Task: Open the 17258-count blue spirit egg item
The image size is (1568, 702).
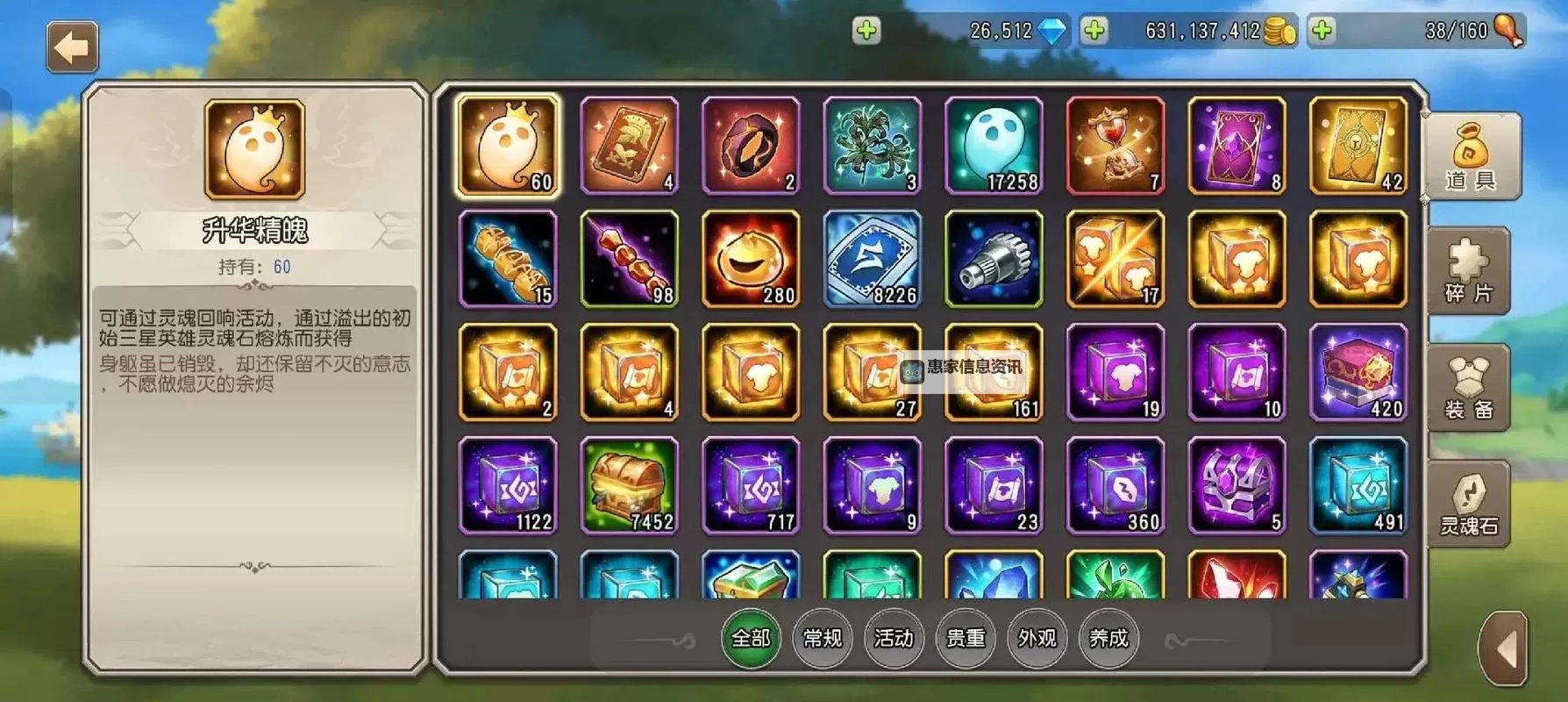Action: pos(994,145)
